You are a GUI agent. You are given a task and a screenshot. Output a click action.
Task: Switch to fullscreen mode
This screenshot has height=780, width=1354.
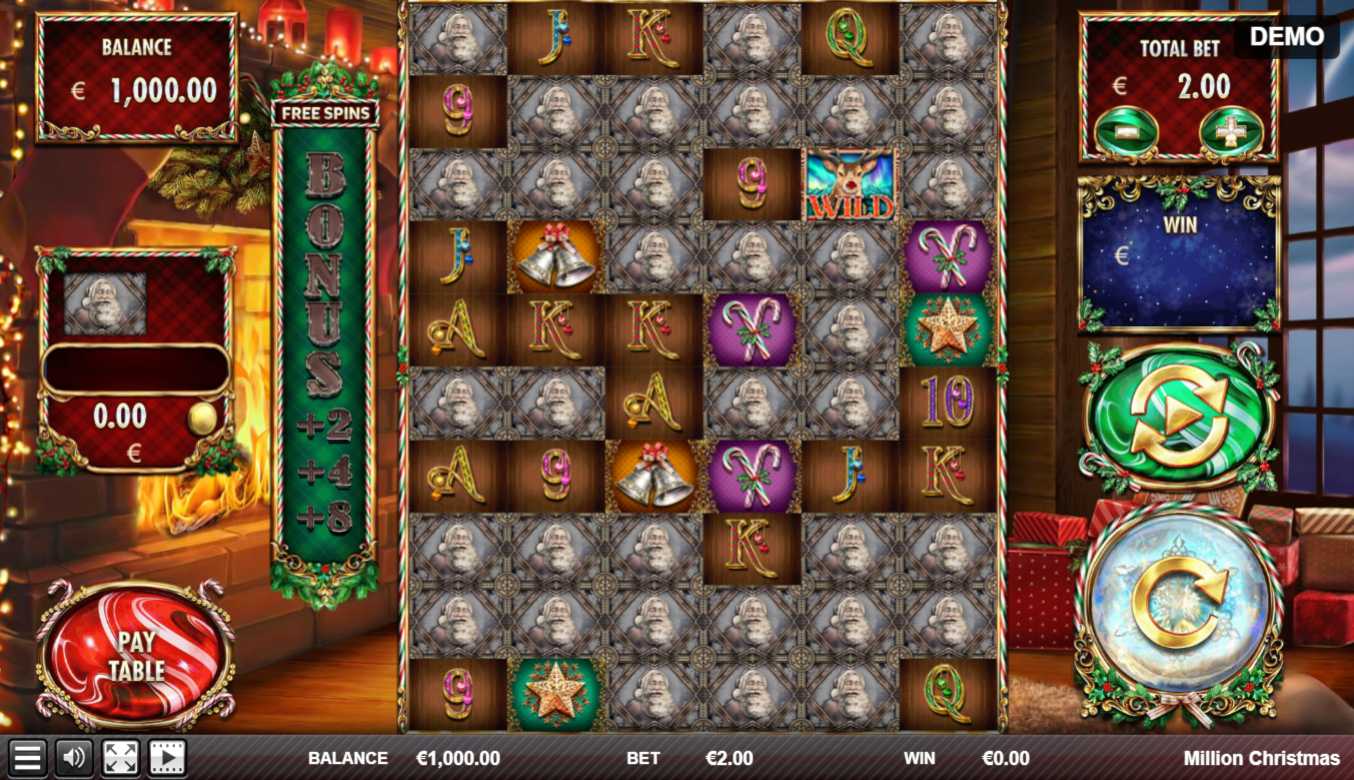121,758
